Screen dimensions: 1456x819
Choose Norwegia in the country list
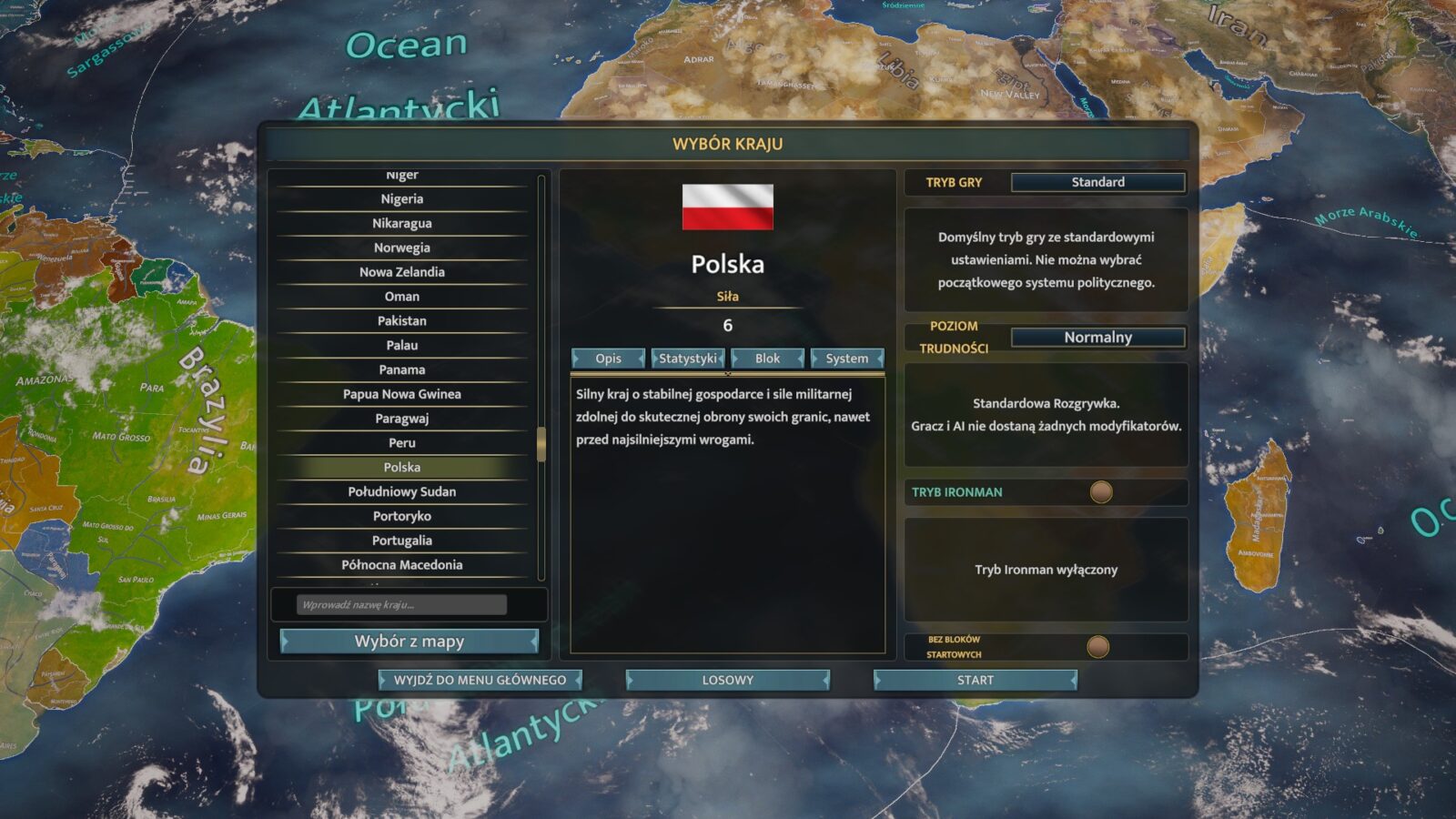point(402,248)
